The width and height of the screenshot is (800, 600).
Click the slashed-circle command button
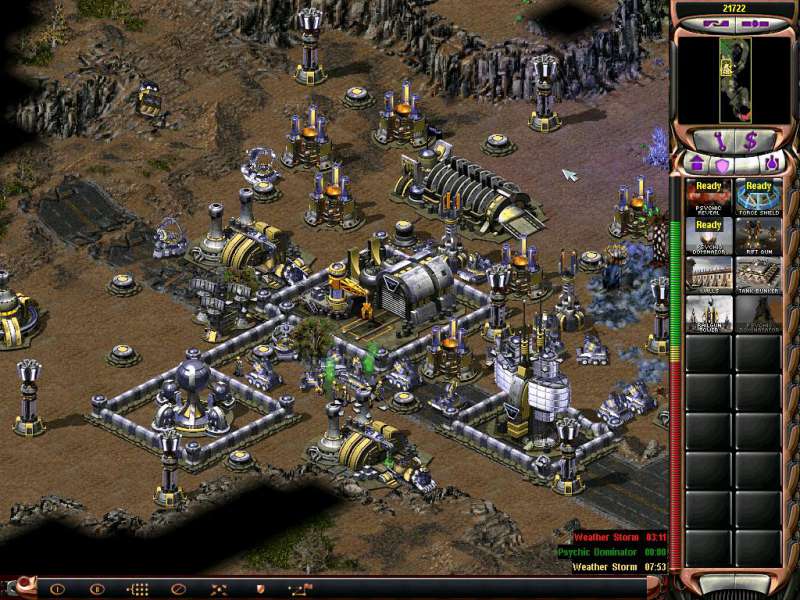(179, 589)
